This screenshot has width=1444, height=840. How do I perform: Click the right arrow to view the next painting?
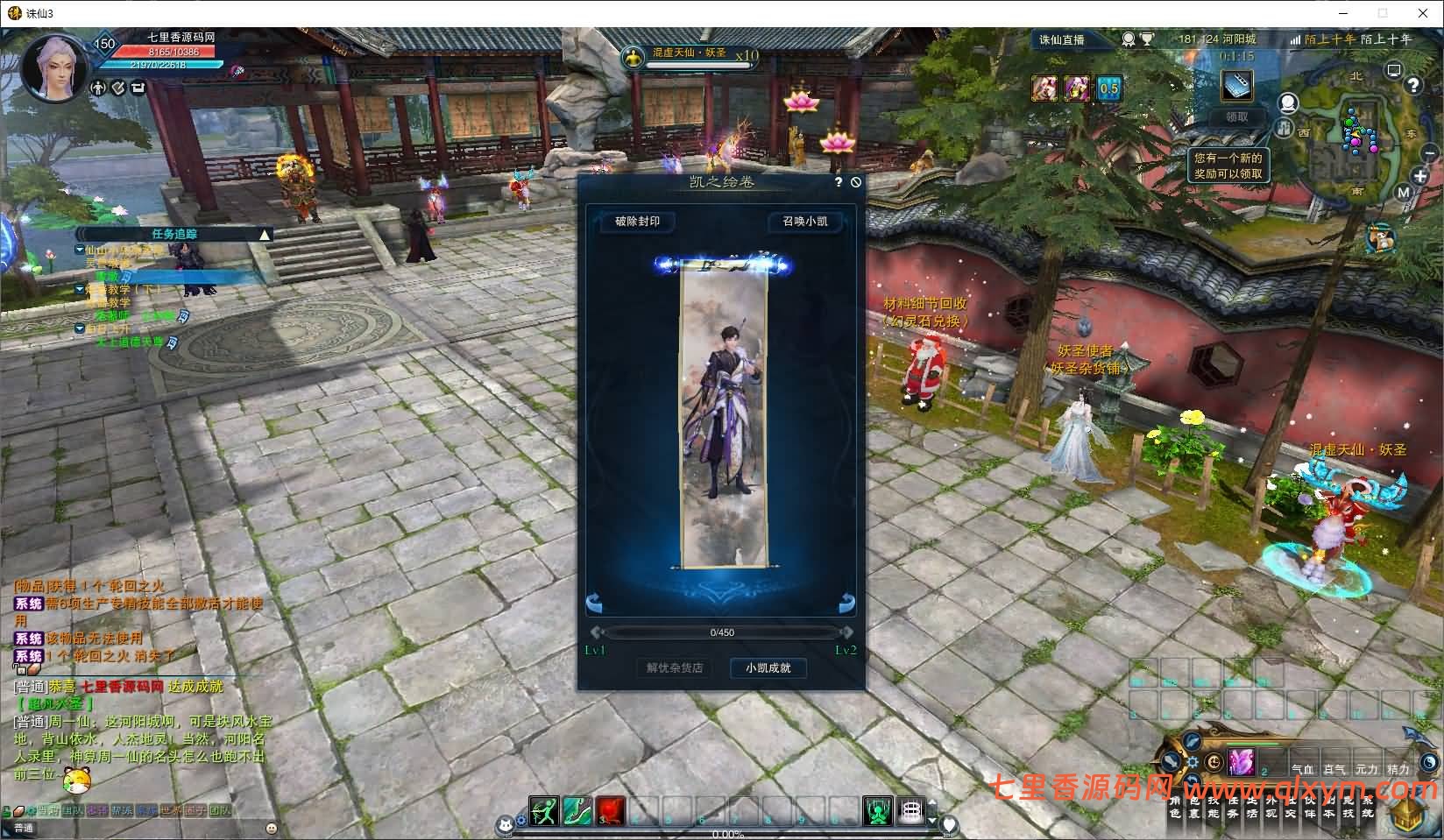(x=846, y=602)
